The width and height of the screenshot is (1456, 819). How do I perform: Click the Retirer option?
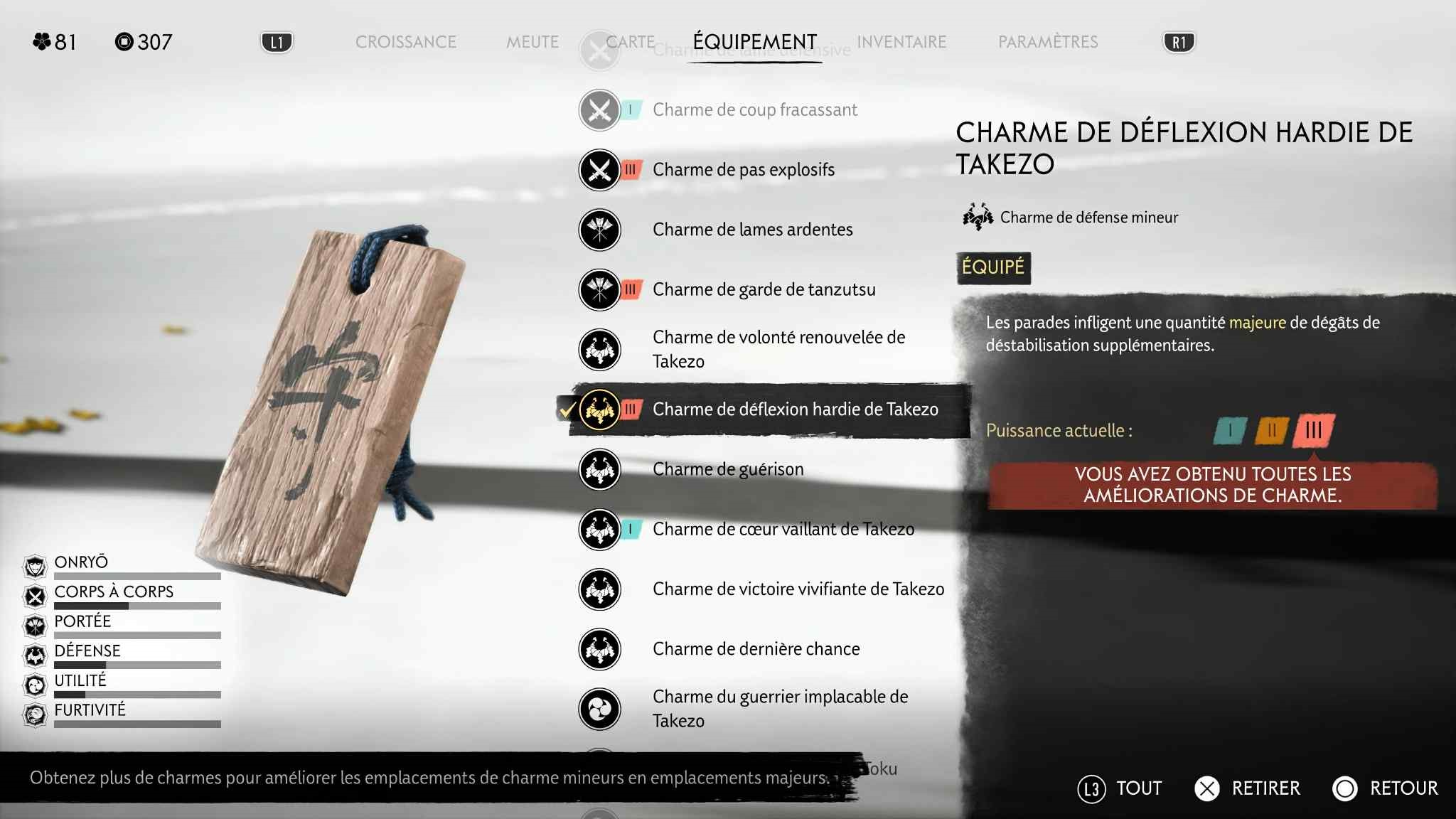pos(1248,788)
